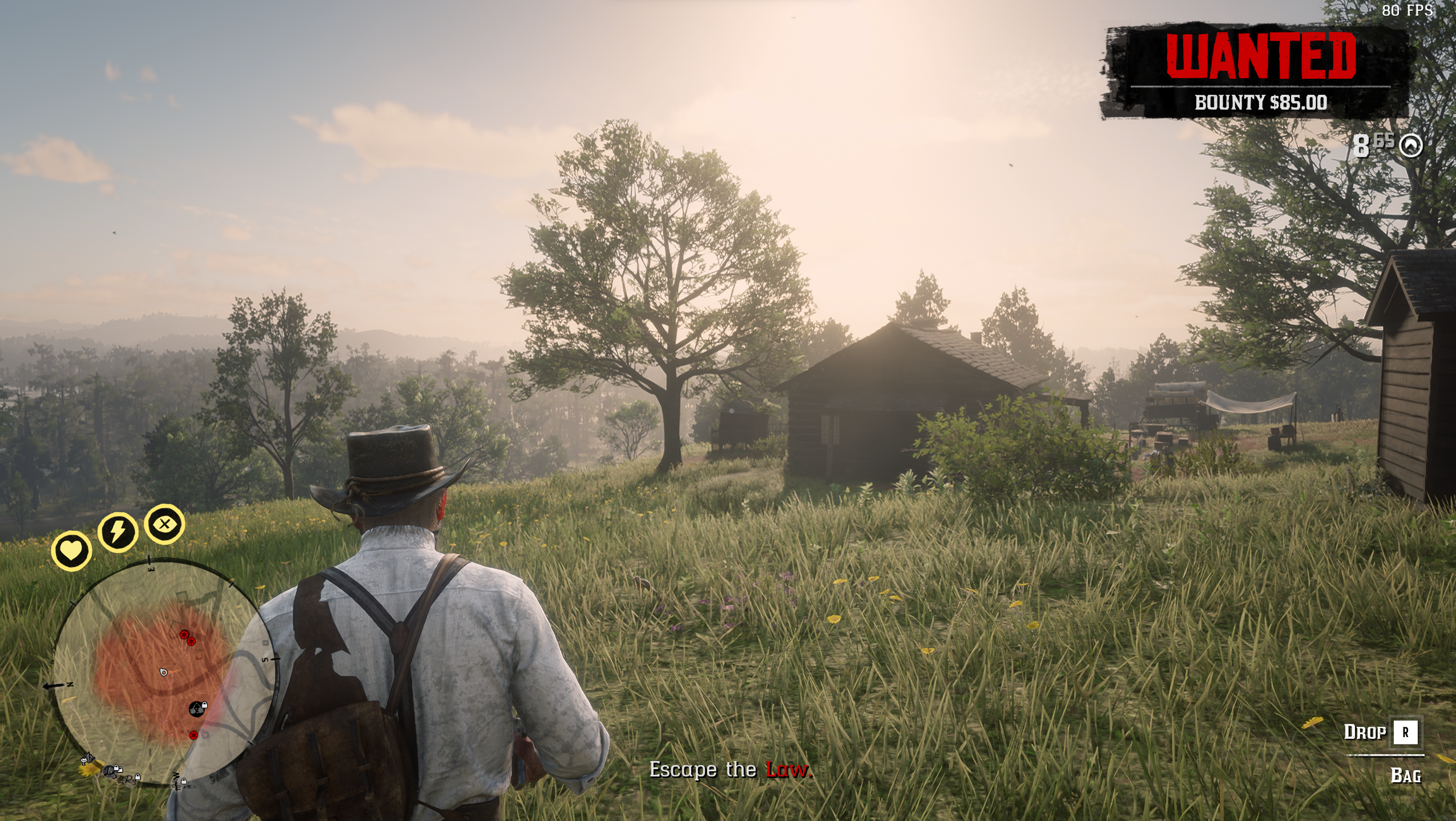1456x821 pixels.
Task: Select the locked black mission marker on minimap
Action: 196,709
